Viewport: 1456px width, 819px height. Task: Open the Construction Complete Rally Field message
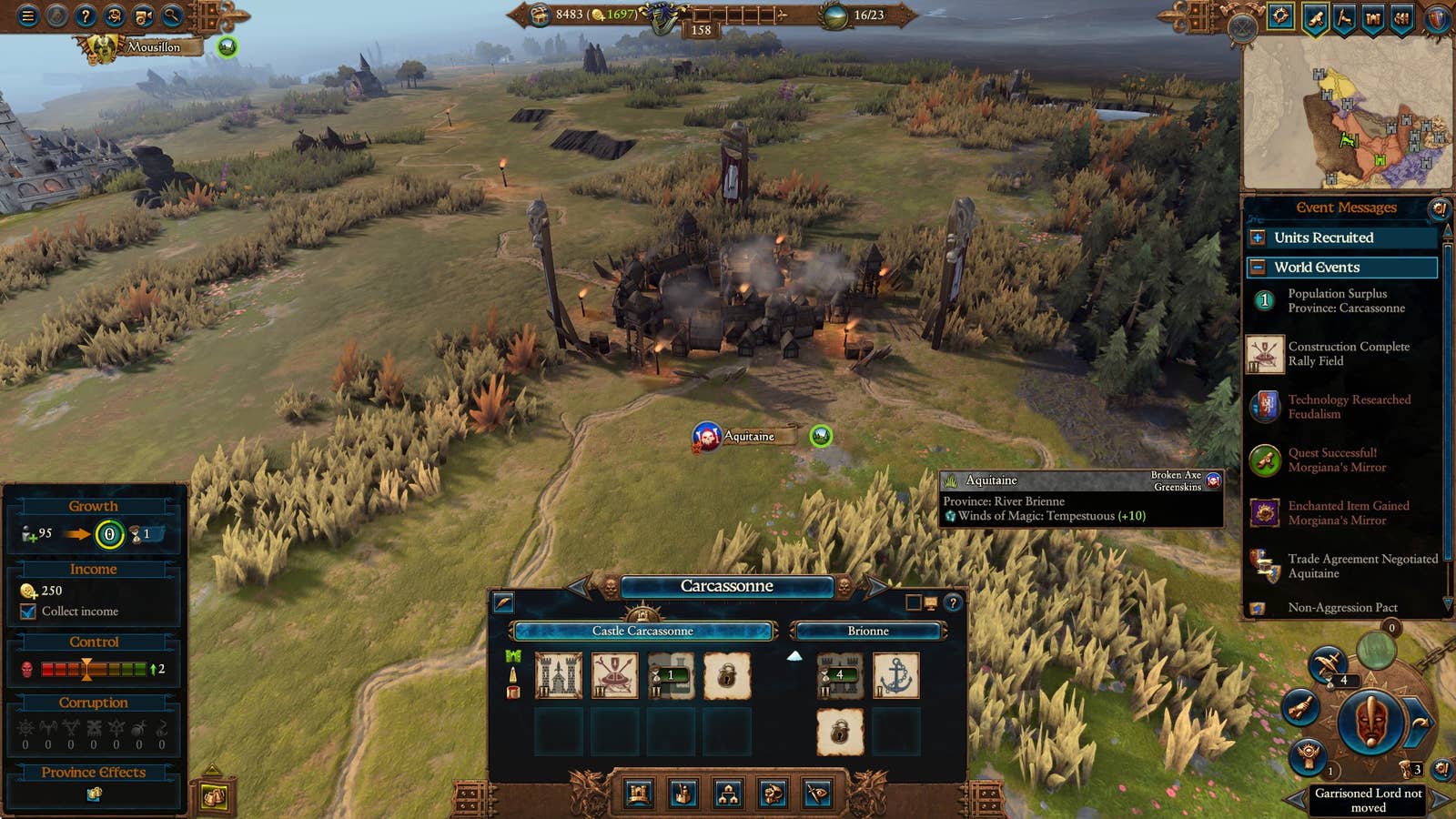click(x=1347, y=354)
